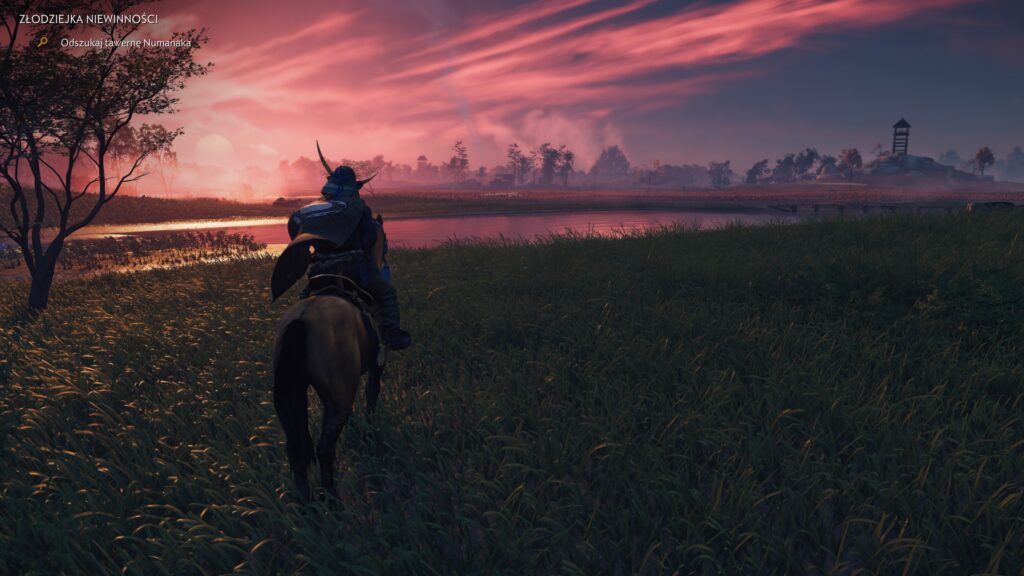Select the quest title Złodziejka Niewinności
The width and height of the screenshot is (1024, 576).
pos(88,19)
